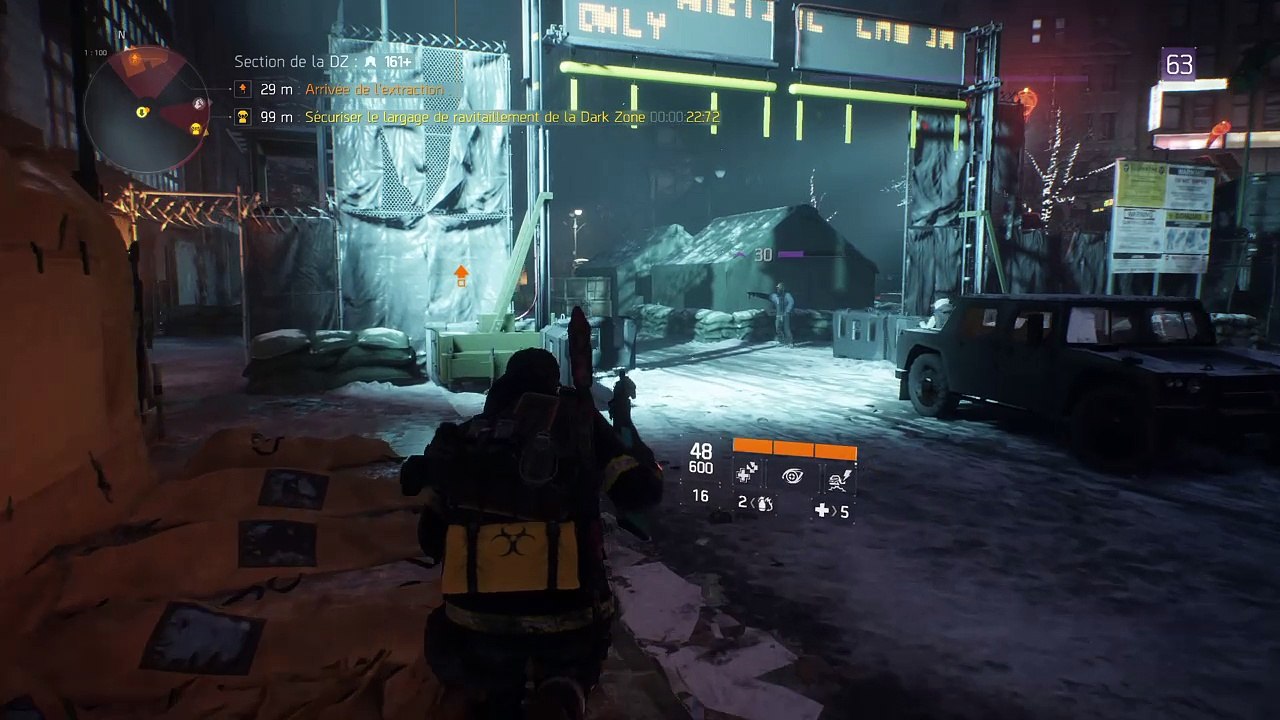
Task: Click the supply drop marker on minimap
Action: click(x=196, y=129)
